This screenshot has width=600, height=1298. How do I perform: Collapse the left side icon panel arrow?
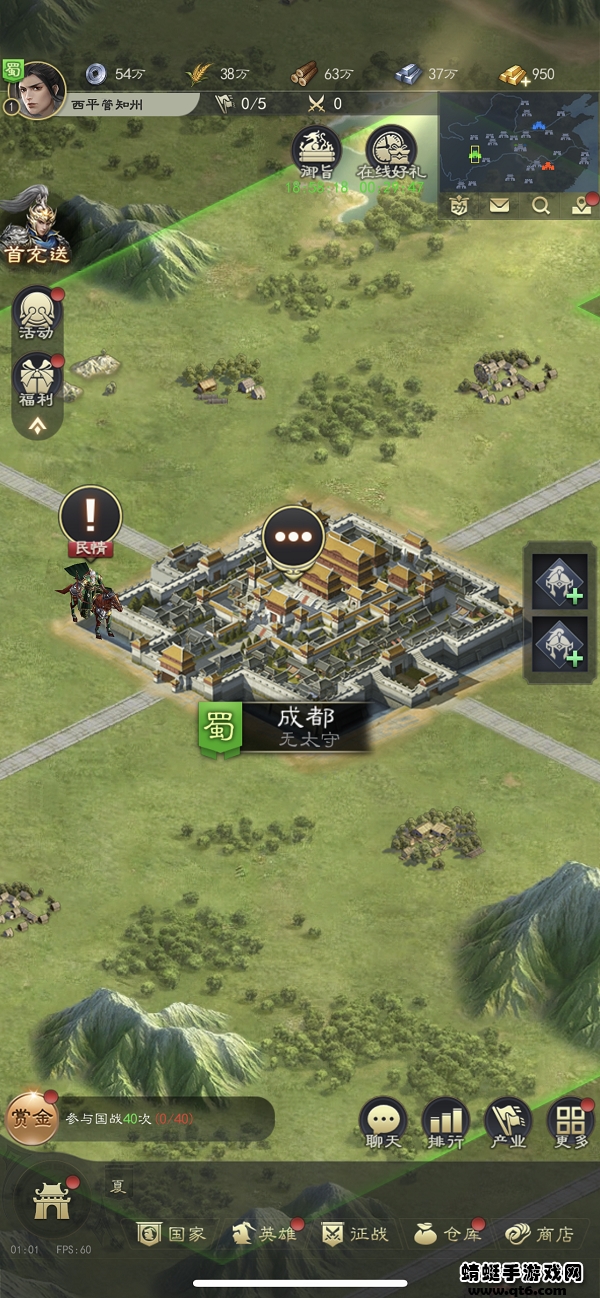[x=37, y=426]
